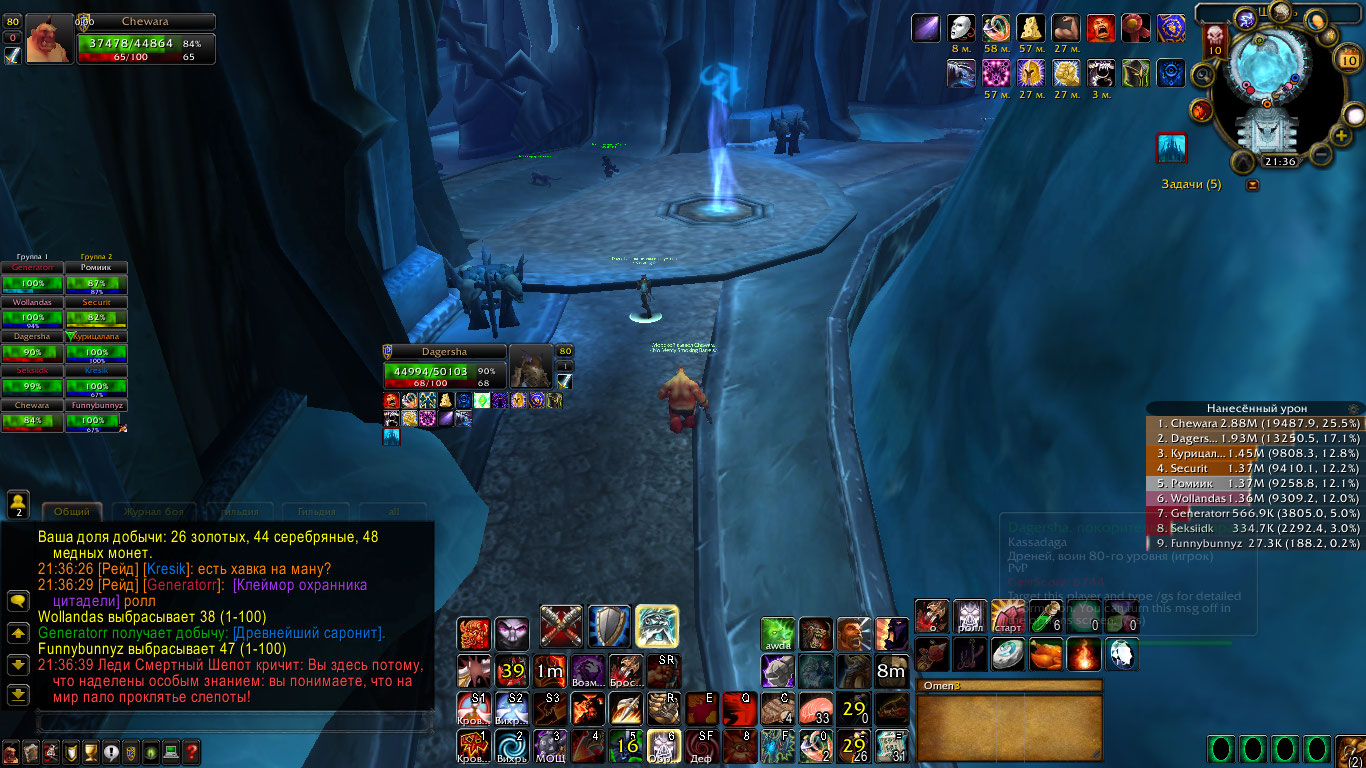The height and width of the screenshot is (768, 1366).
Task: Open the achievements golden chalice micro button
Action: 89,752
